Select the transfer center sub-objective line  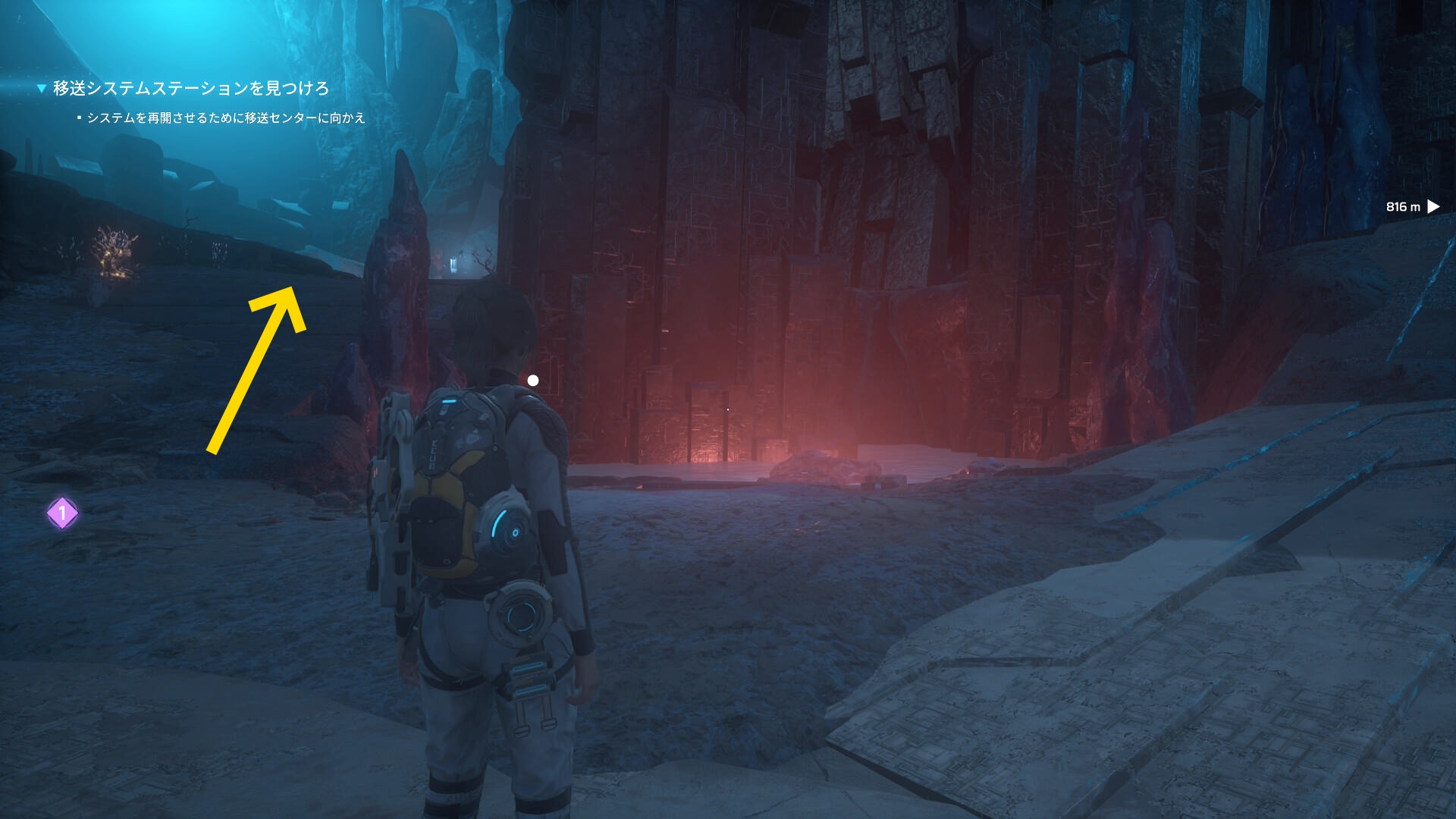coord(226,118)
